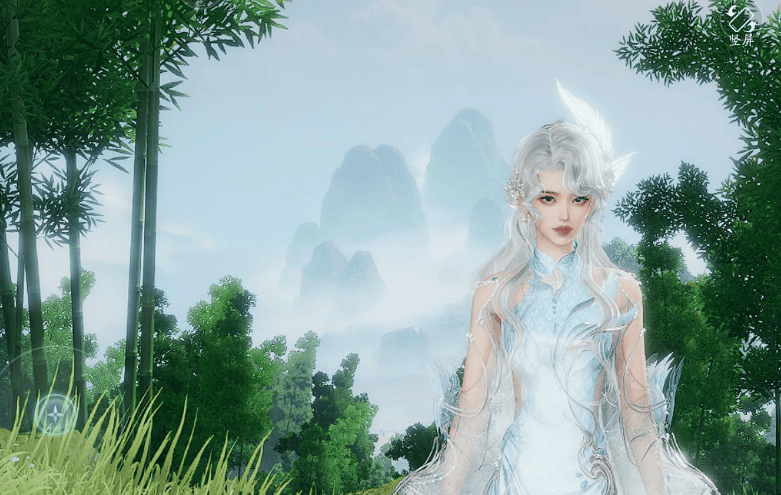The image size is (781, 495).
Task: Tap the glowing four-point star joystick button
Action: (55, 413)
